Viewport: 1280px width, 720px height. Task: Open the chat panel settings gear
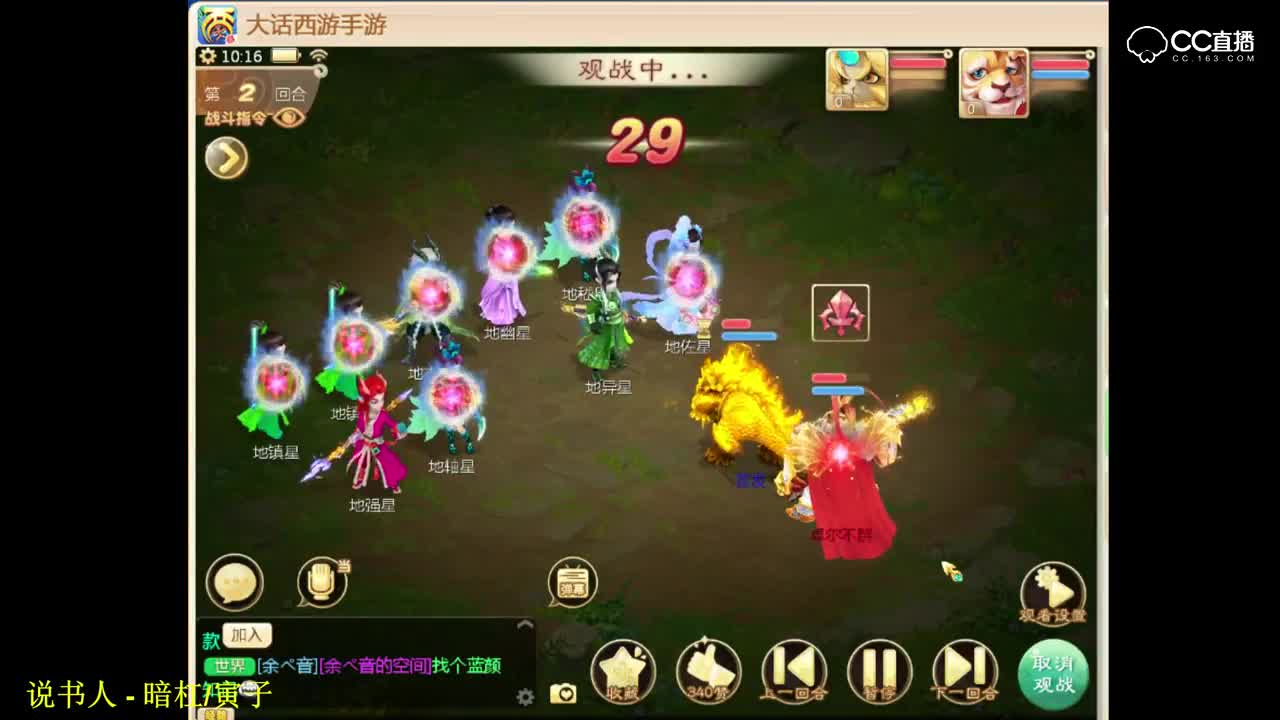click(524, 694)
